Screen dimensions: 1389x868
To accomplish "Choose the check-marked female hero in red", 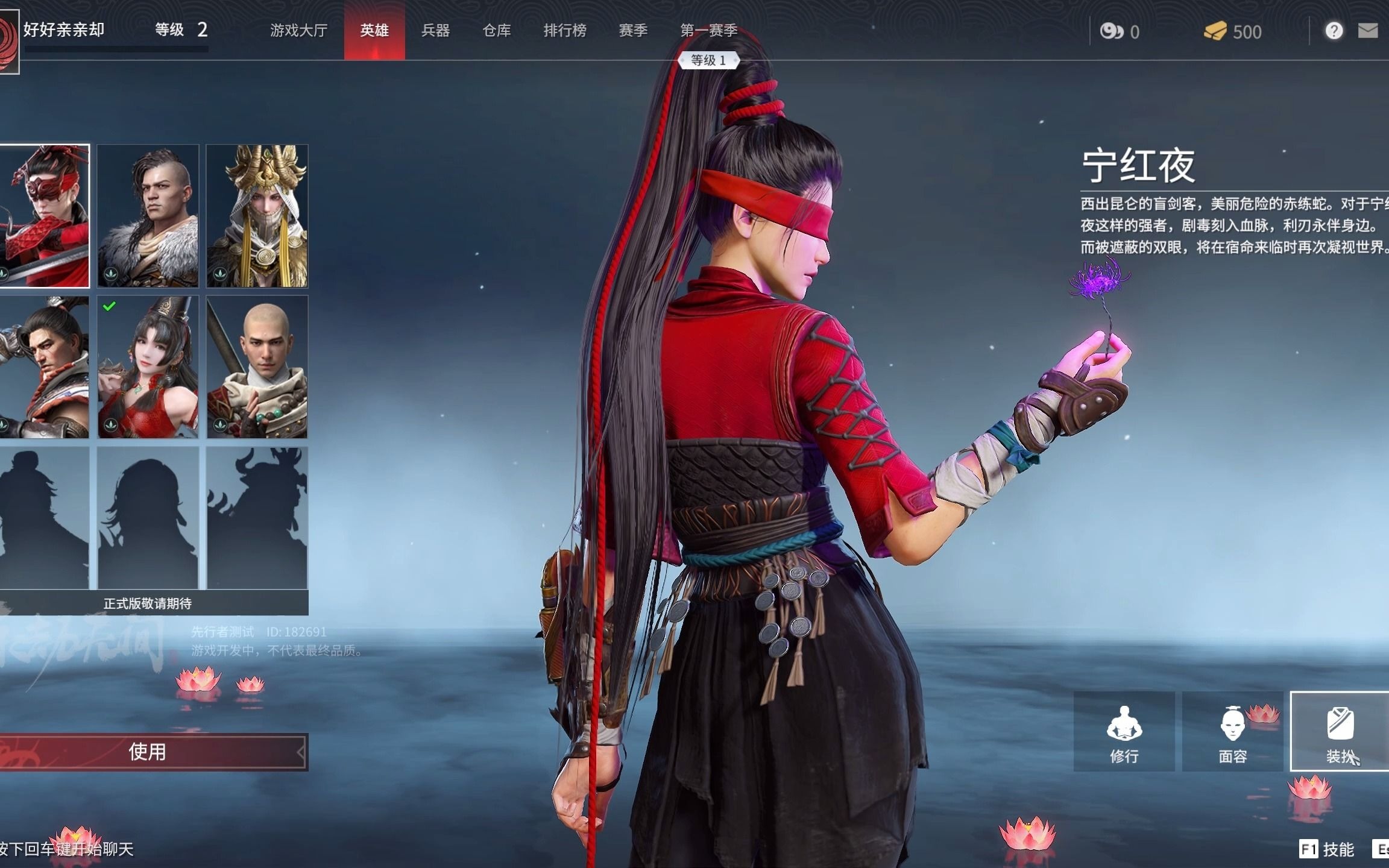I will pyautogui.click(x=148, y=366).
